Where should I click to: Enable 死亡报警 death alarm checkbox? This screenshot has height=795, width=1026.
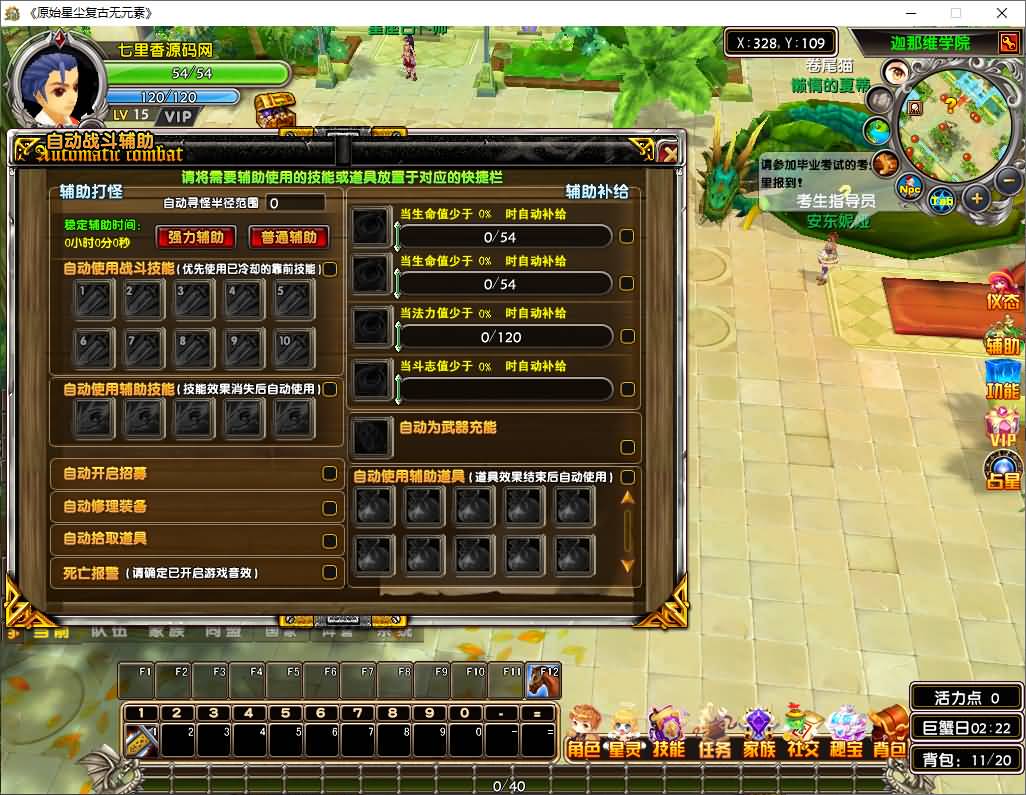[329, 573]
